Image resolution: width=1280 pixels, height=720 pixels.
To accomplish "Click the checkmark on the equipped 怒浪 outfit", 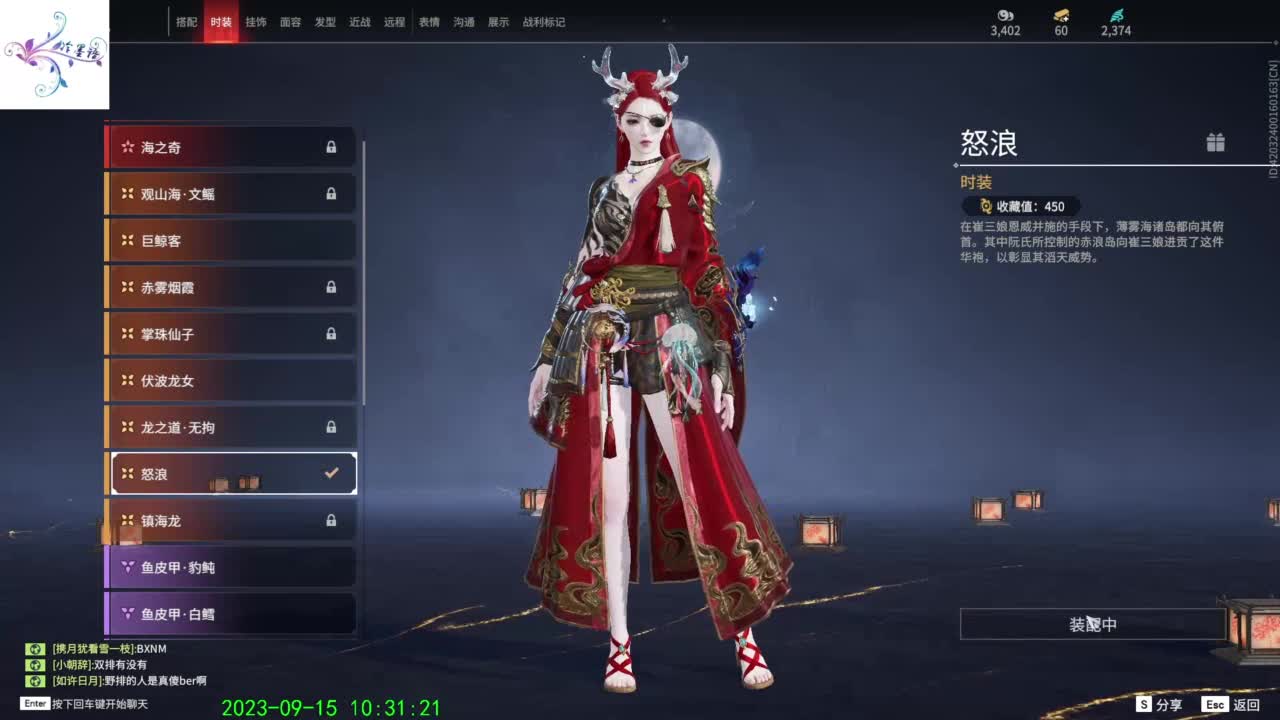I will (x=331, y=473).
